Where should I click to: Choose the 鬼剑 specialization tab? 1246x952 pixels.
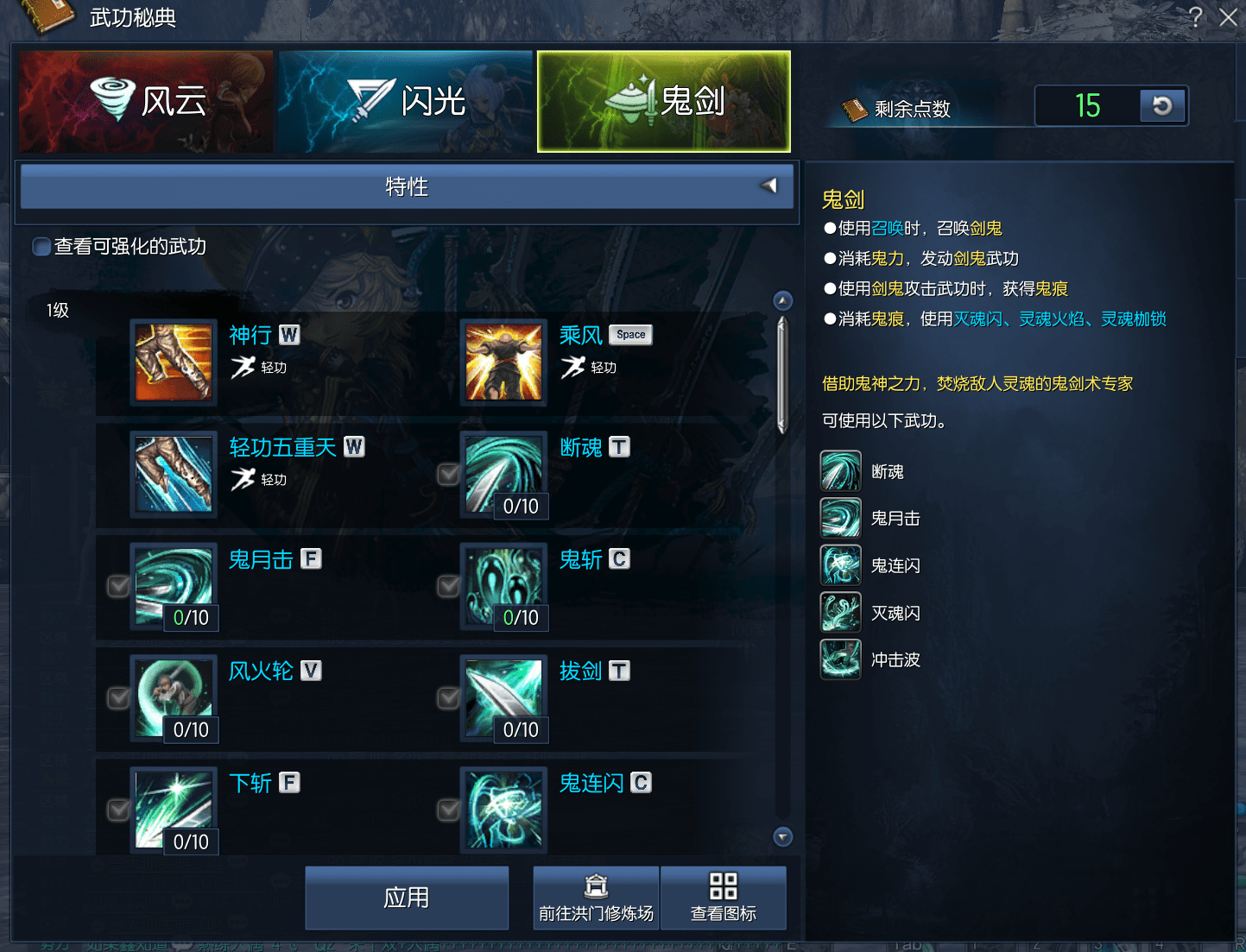663,102
